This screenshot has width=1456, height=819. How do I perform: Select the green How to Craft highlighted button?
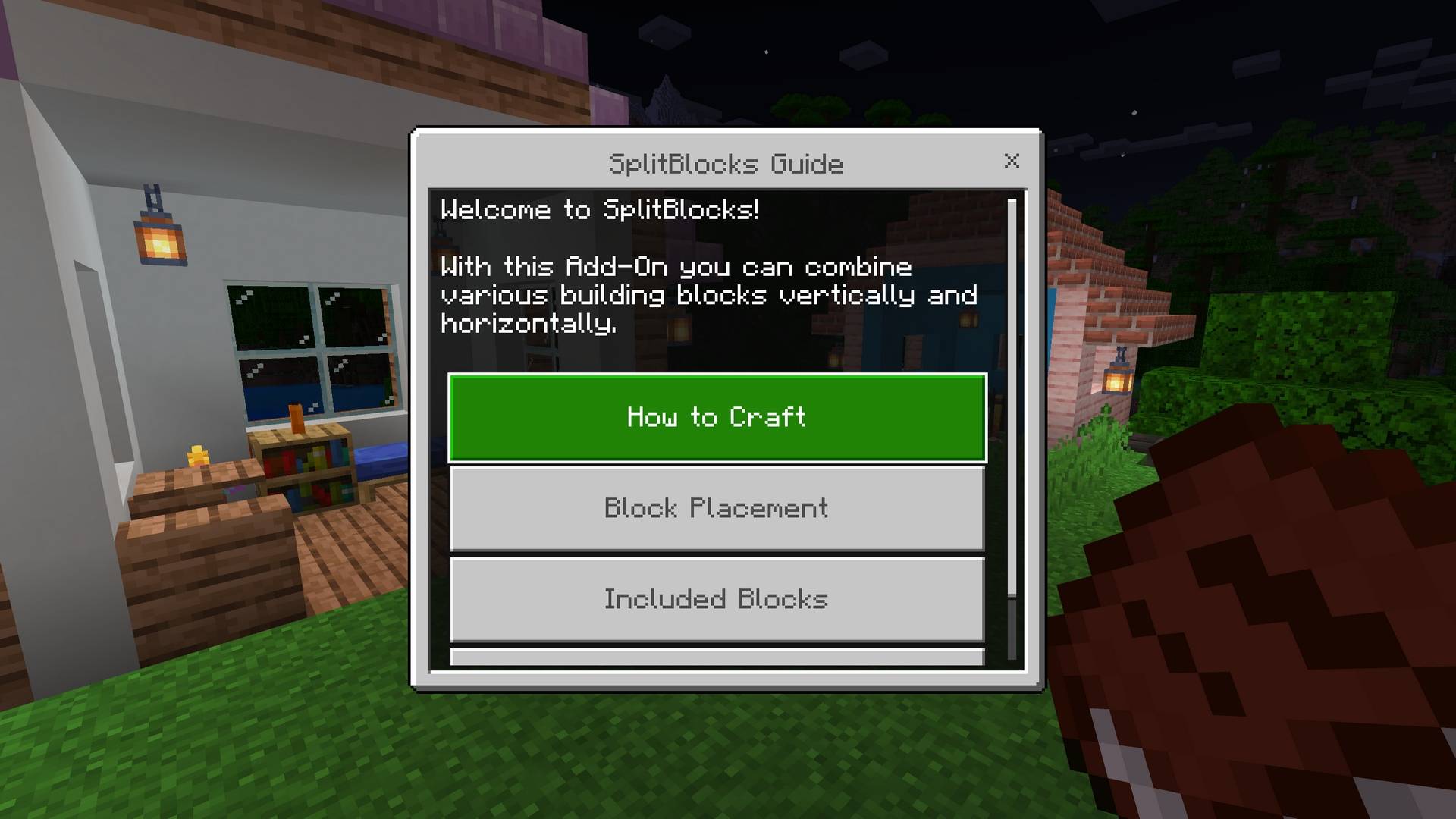pyautogui.click(x=717, y=417)
